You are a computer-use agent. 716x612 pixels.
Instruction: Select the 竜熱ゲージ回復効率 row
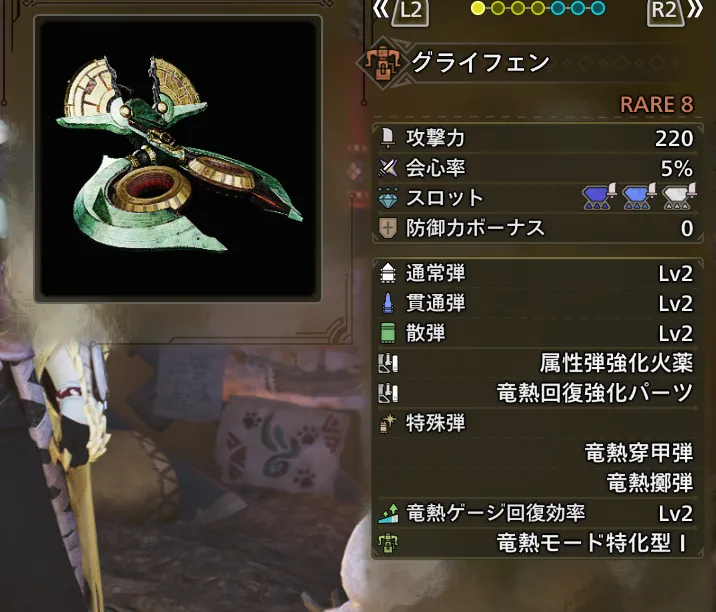pos(535,514)
